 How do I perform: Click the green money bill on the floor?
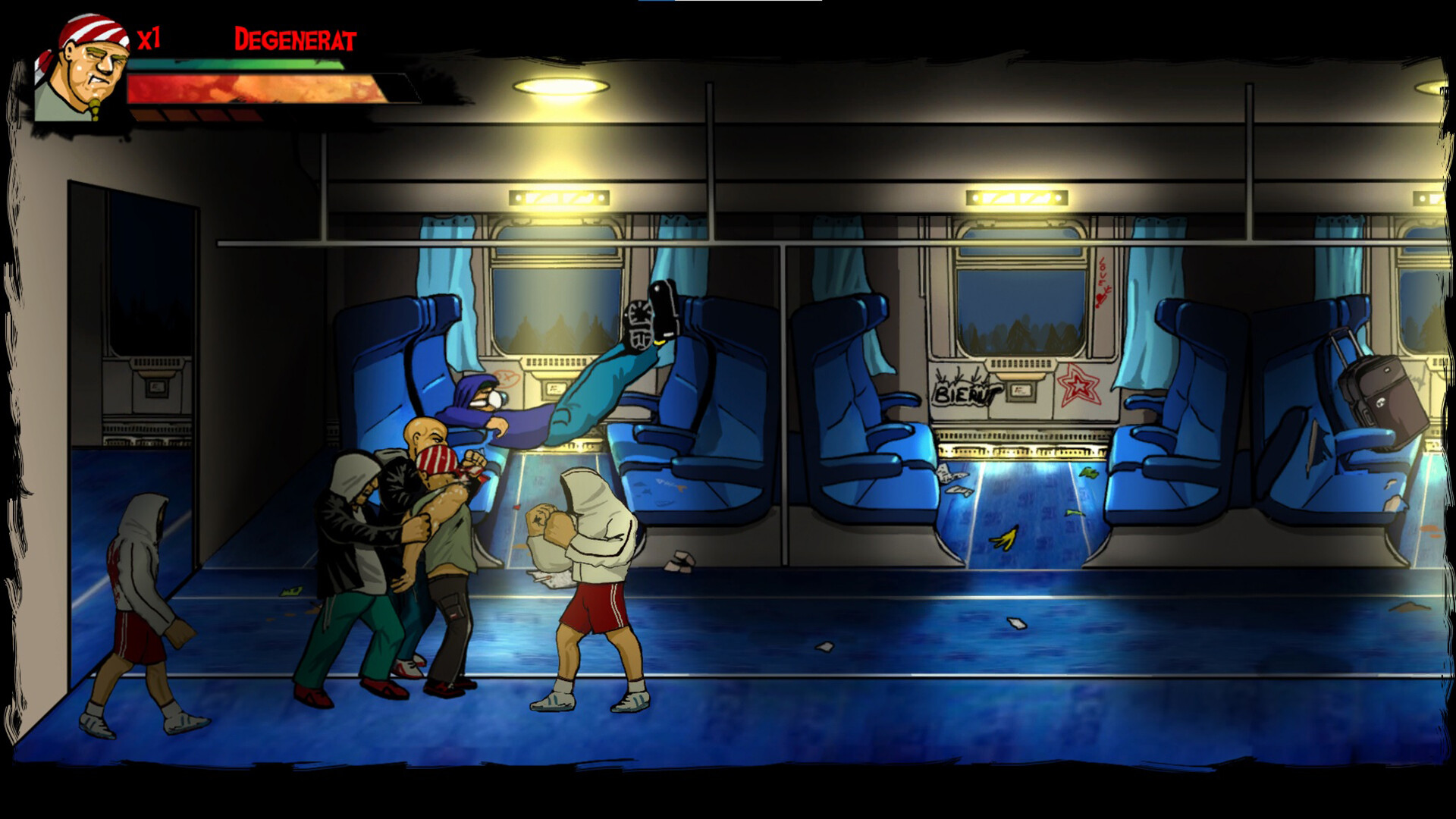tap(1090, 472)
